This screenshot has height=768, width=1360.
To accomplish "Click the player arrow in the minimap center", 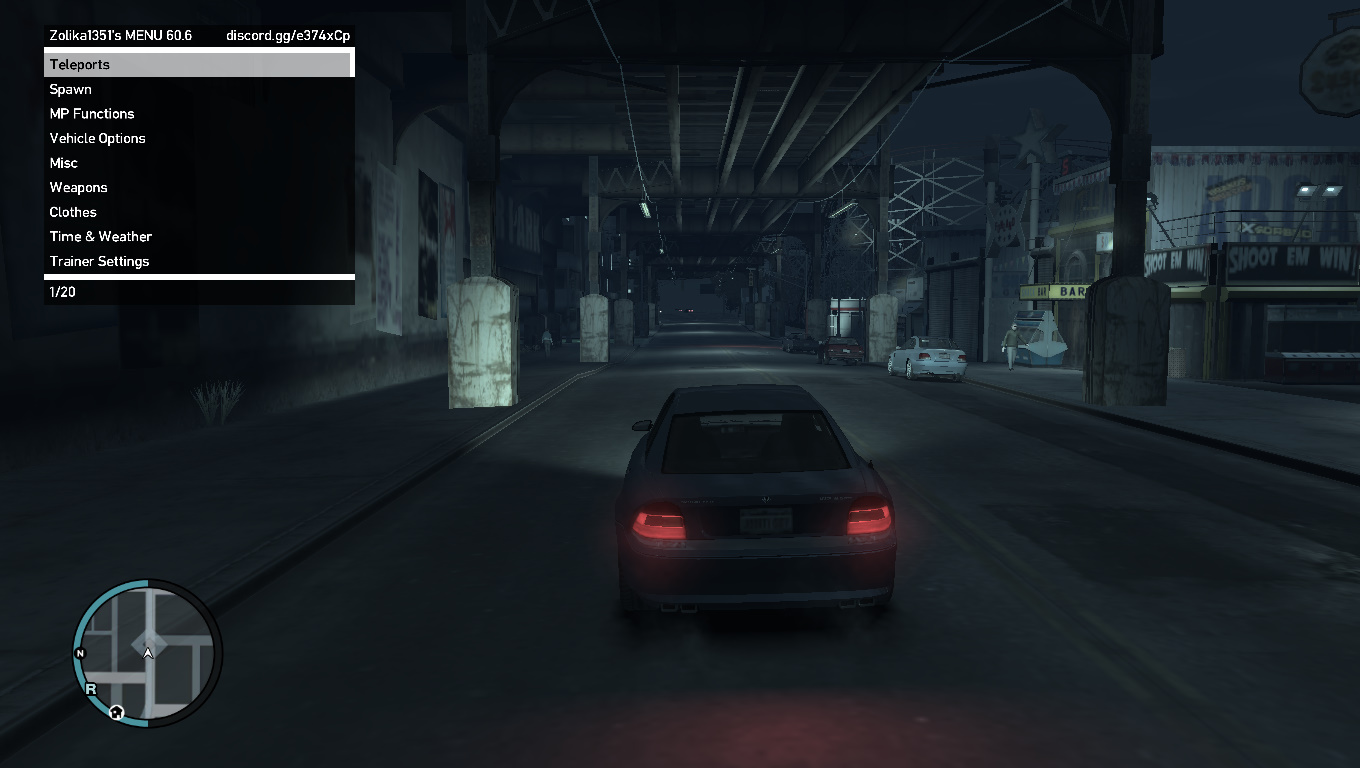I will [x=148, y=653].
